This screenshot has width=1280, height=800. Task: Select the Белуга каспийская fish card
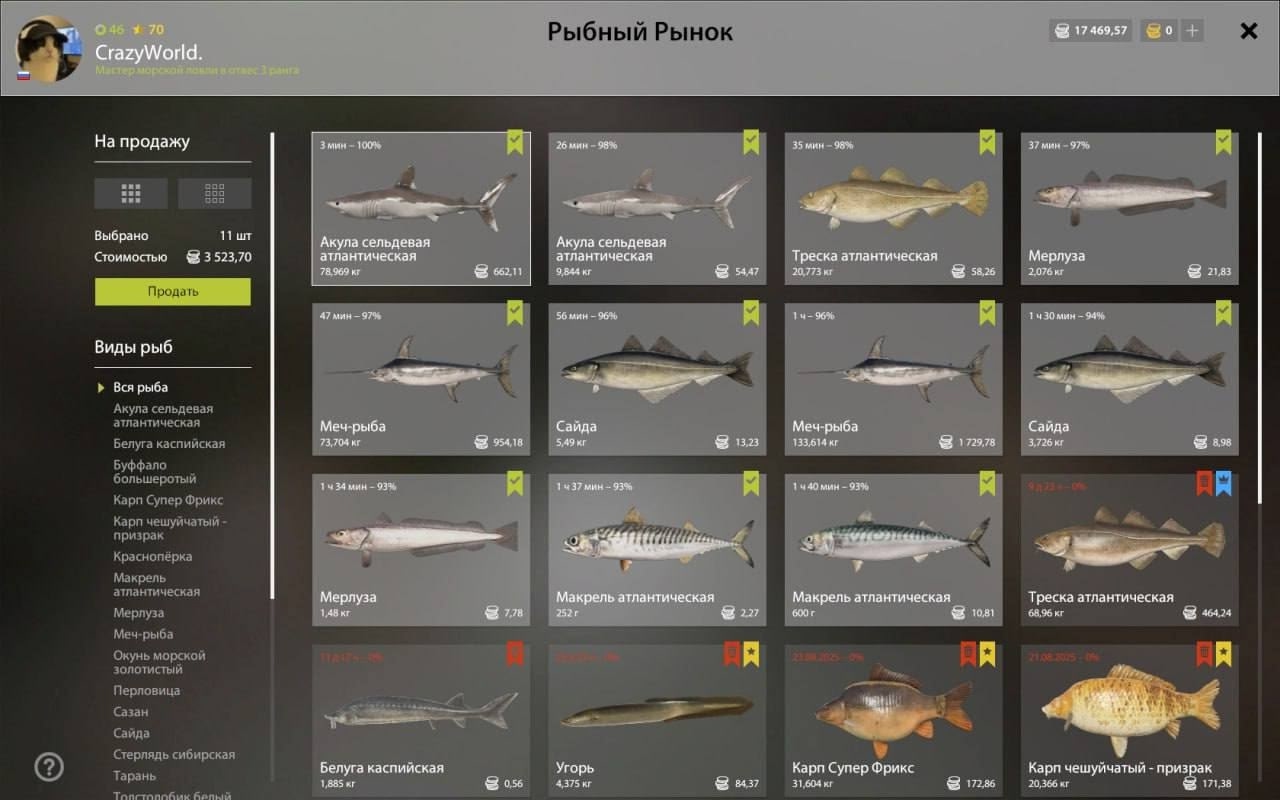pyautogui.click(x=421, y=720)
